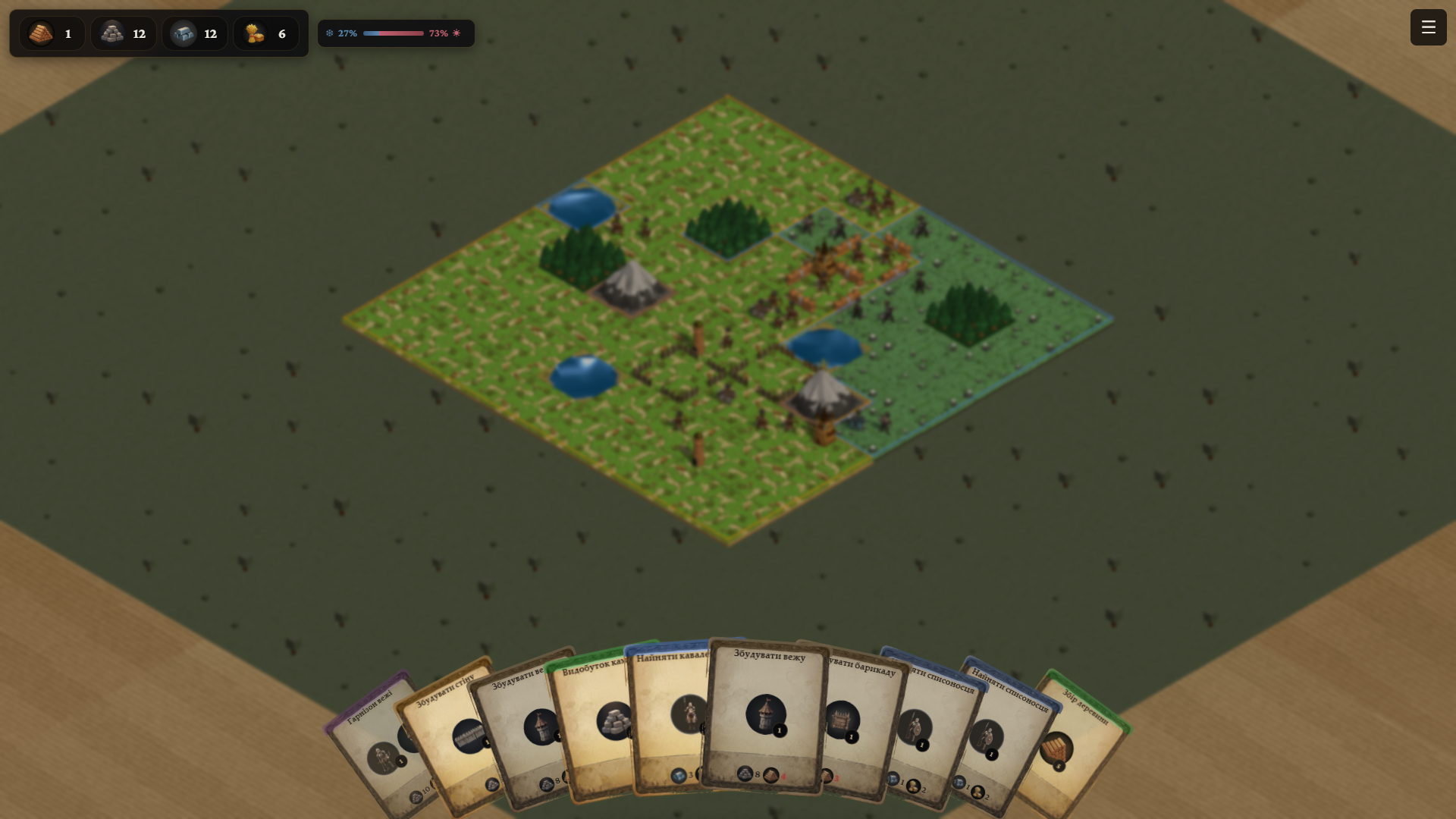Click the stone resource icon
Viewport: 1456px width, 819px height.
(111, 33)
